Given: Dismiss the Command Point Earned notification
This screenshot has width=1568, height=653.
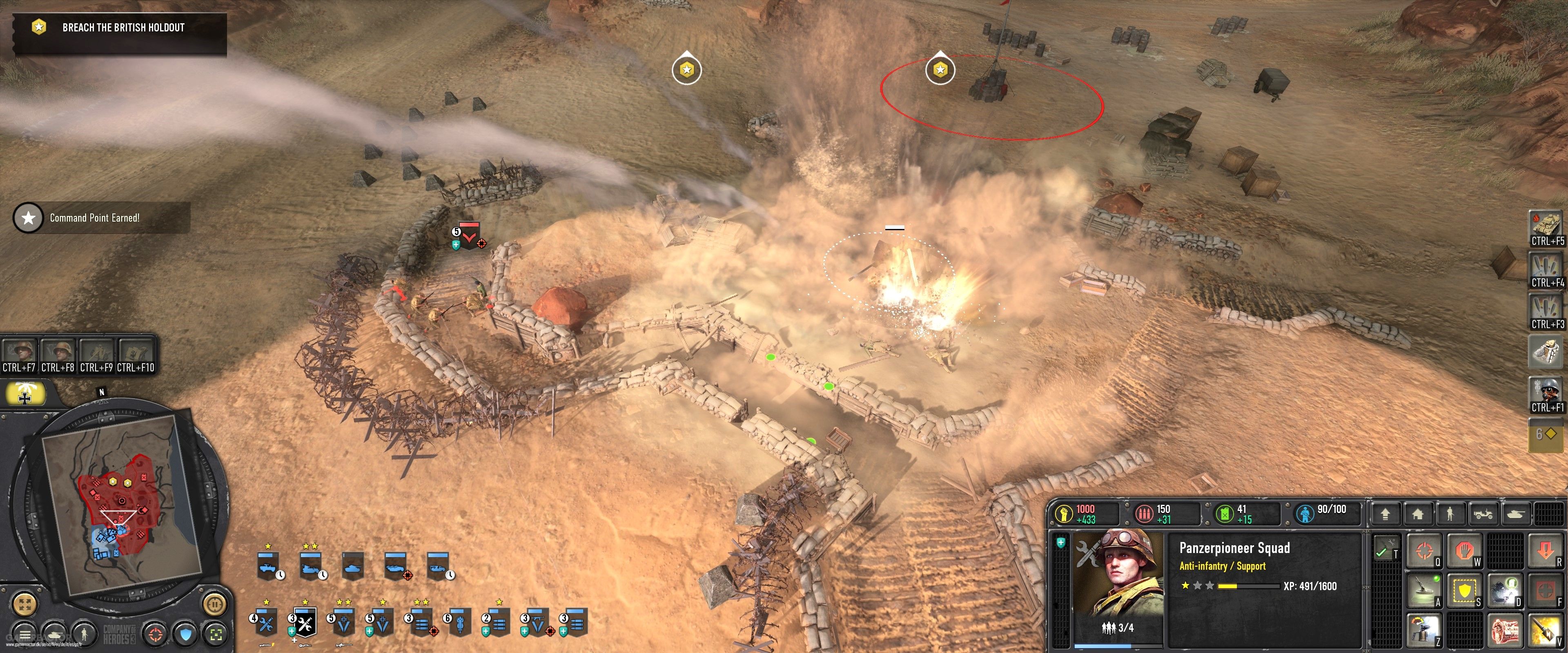Looking at the screenshot, I should pos(98,217).
